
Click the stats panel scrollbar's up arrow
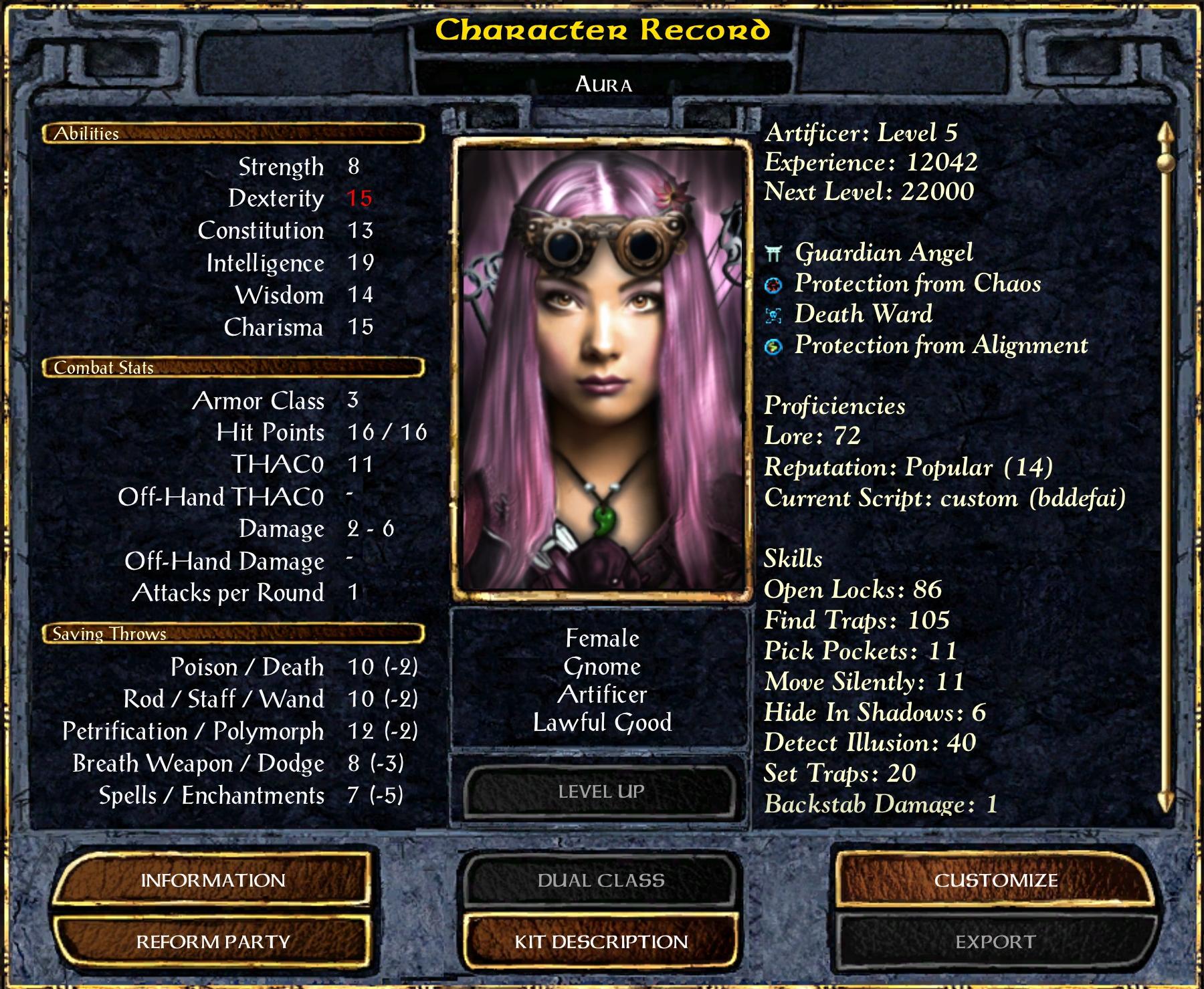point(1166,132)
